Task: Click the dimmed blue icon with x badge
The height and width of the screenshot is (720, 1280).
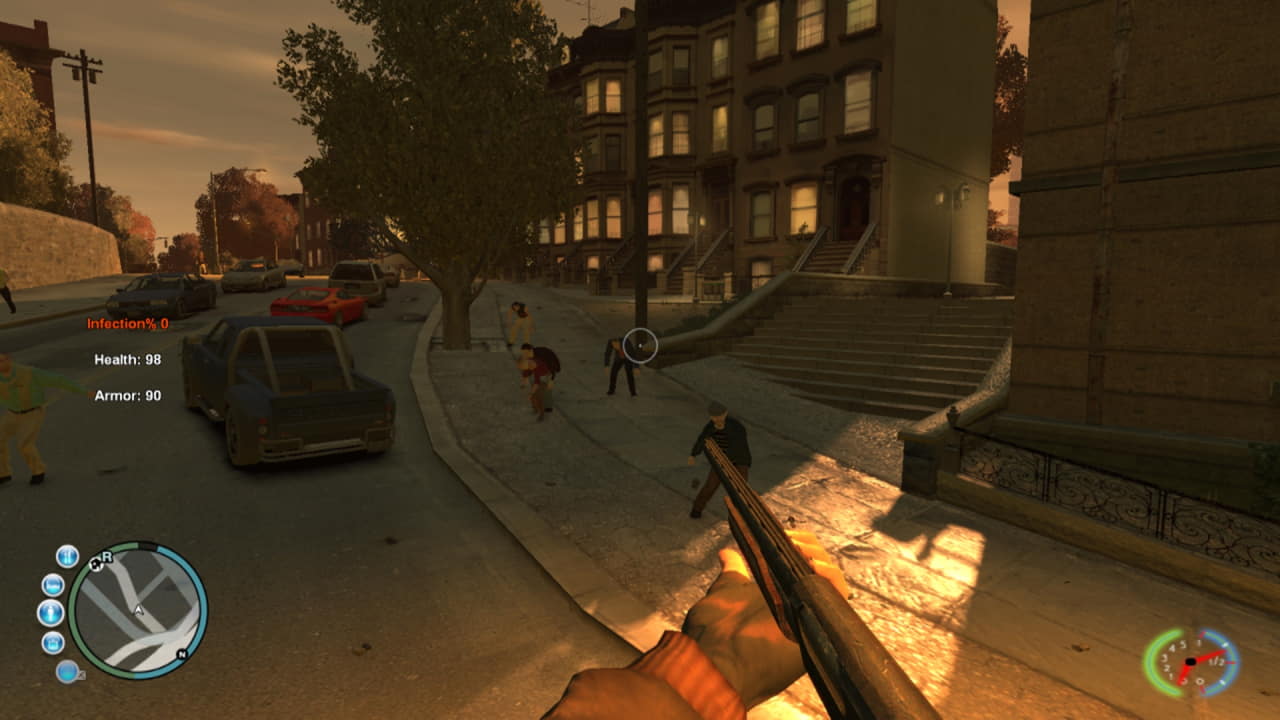Action: coord(68,672)
